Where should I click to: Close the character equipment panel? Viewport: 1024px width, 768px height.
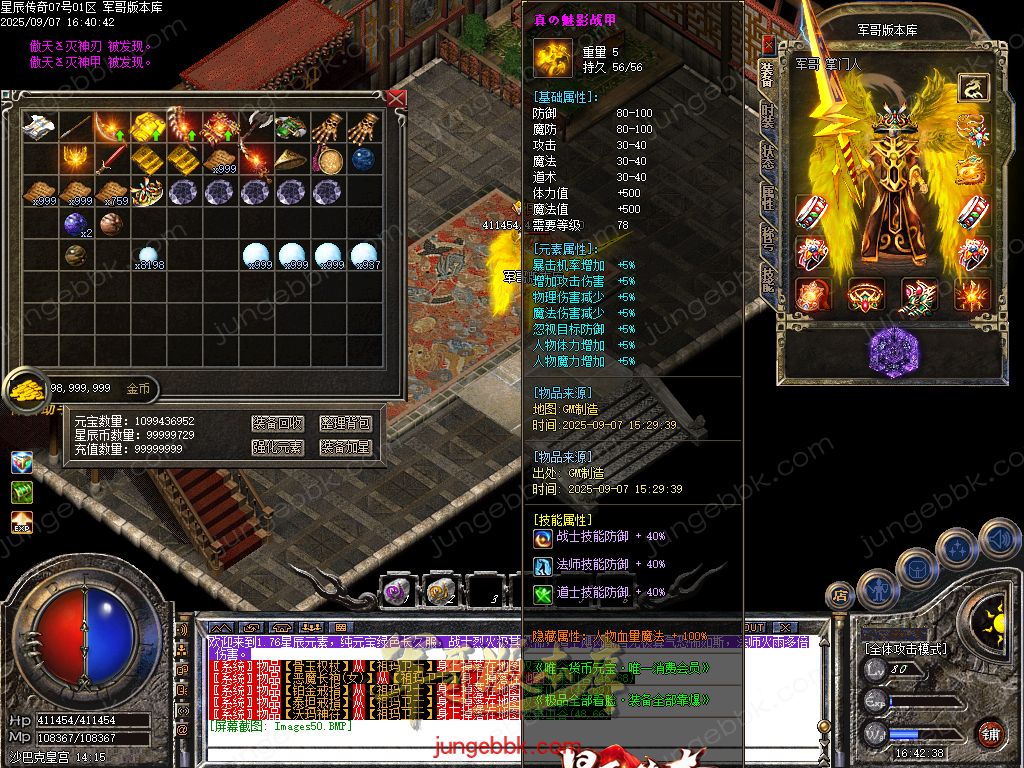tap(767, 44)
